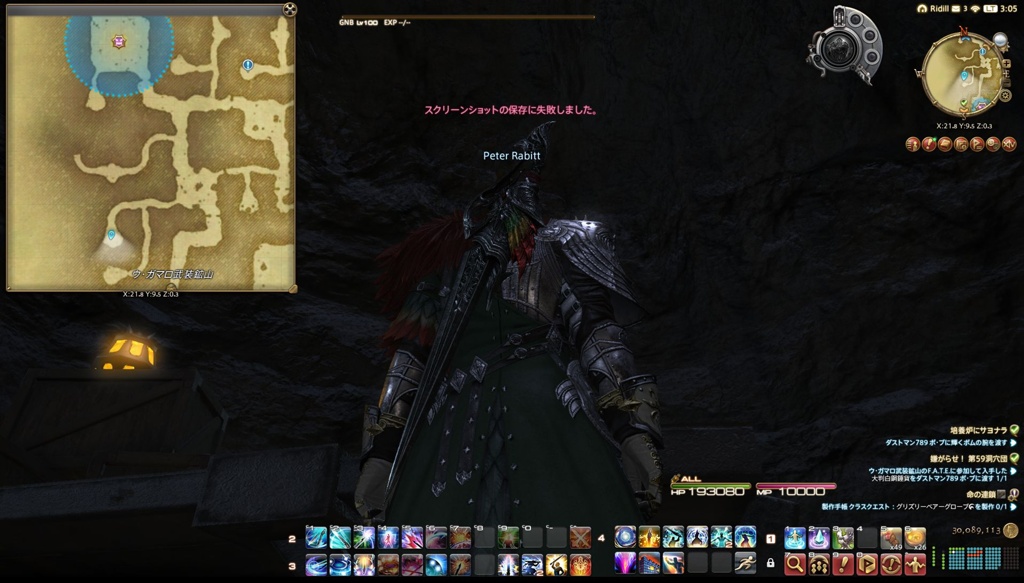This screenshot has width=1024, height=583.
Task: Select the crossed swords hotbar action
Action: point(580,538)
